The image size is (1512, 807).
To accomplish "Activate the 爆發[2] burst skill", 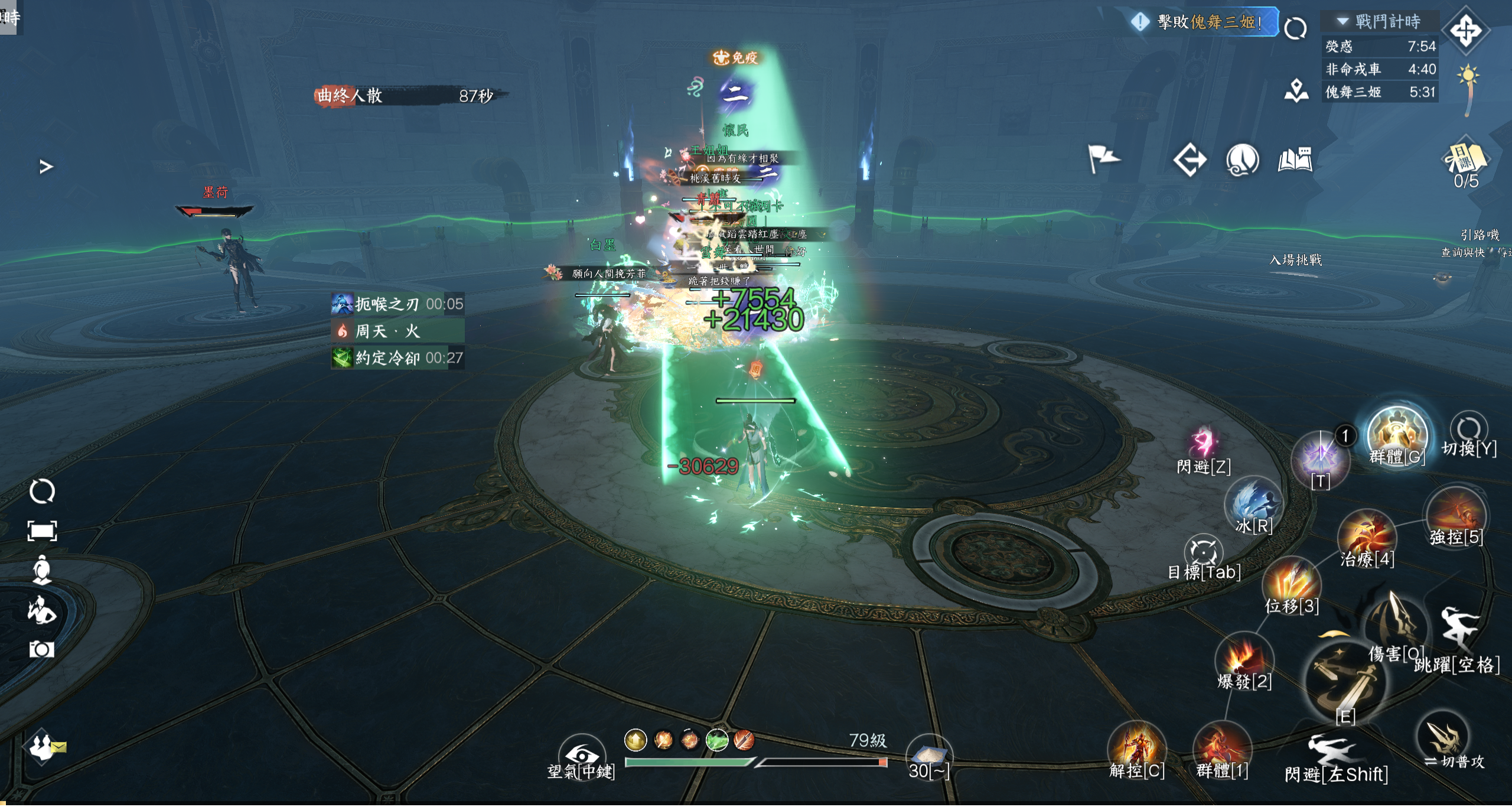I will click(x=1244, y=659).
